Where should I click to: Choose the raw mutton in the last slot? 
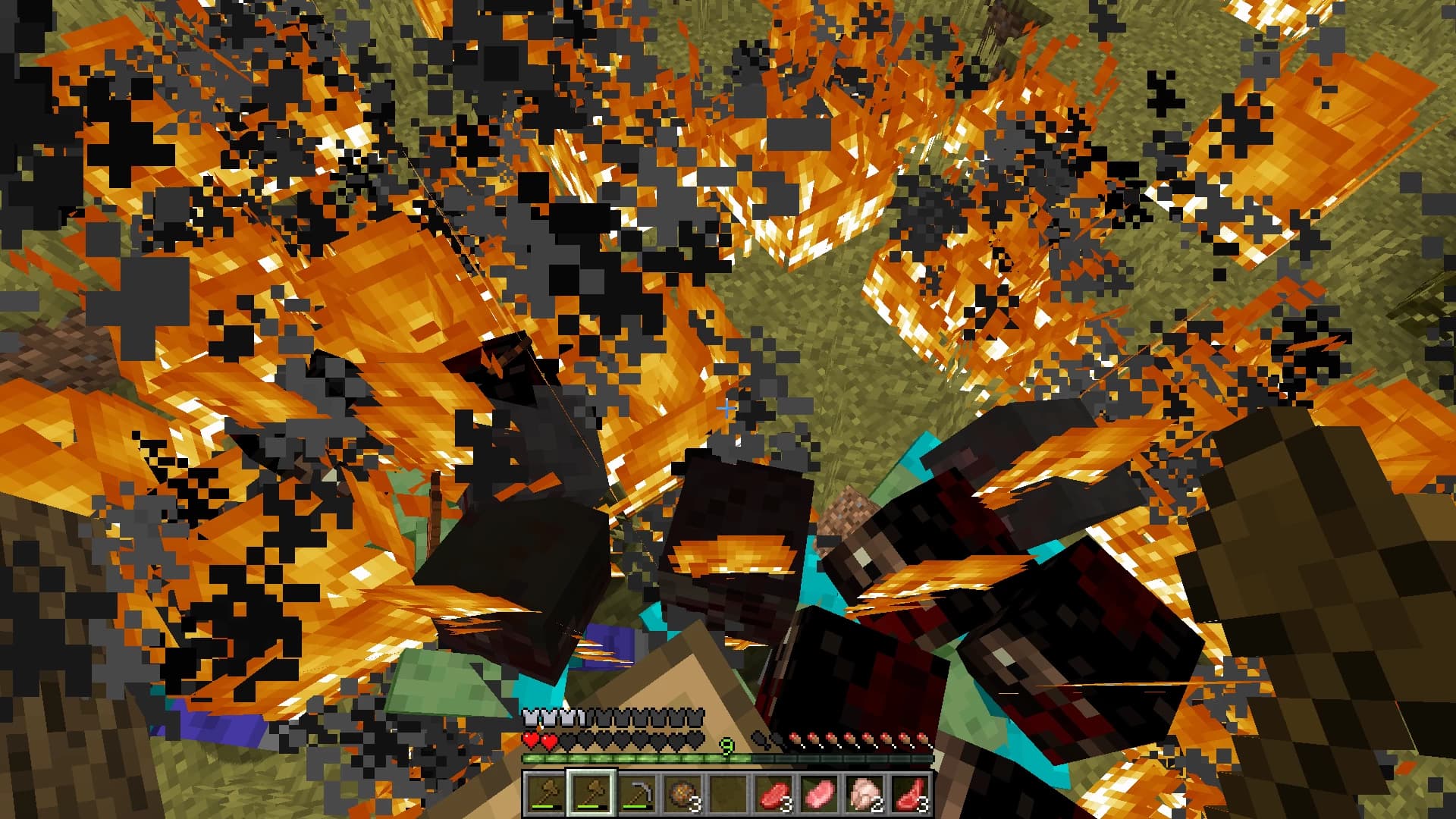point(910,793)
